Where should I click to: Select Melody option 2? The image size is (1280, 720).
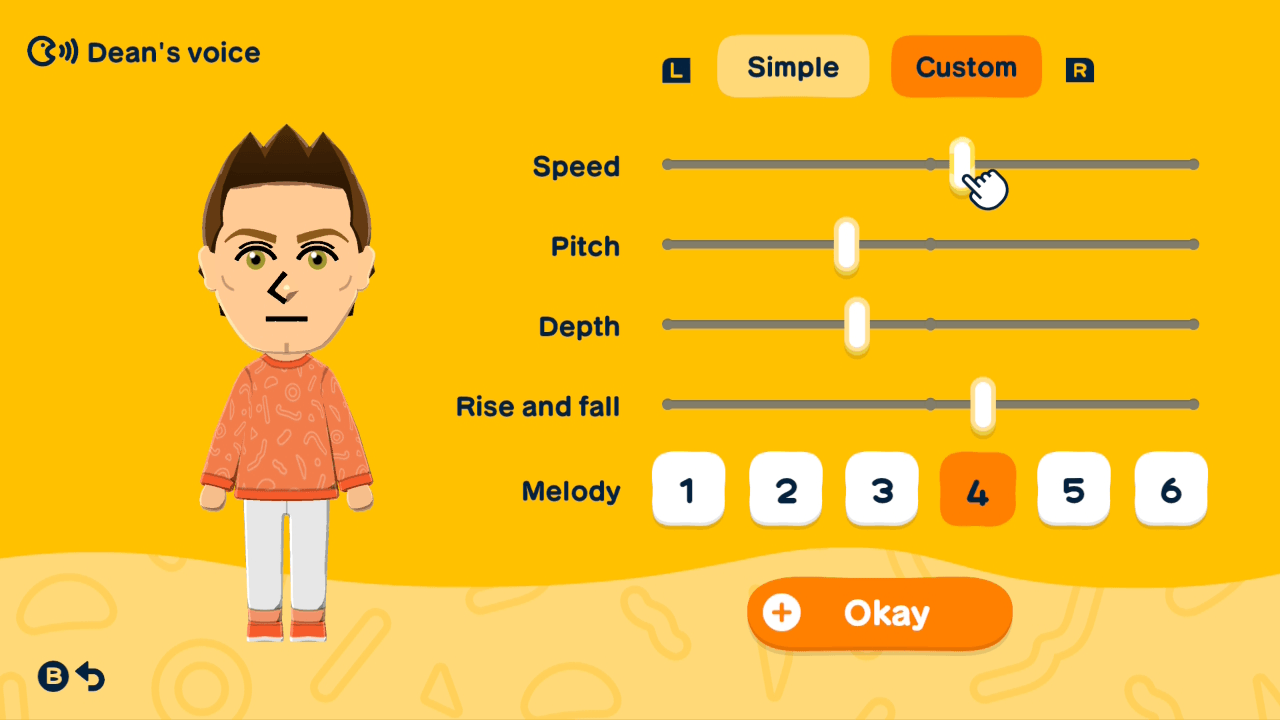tap(785, 489)
